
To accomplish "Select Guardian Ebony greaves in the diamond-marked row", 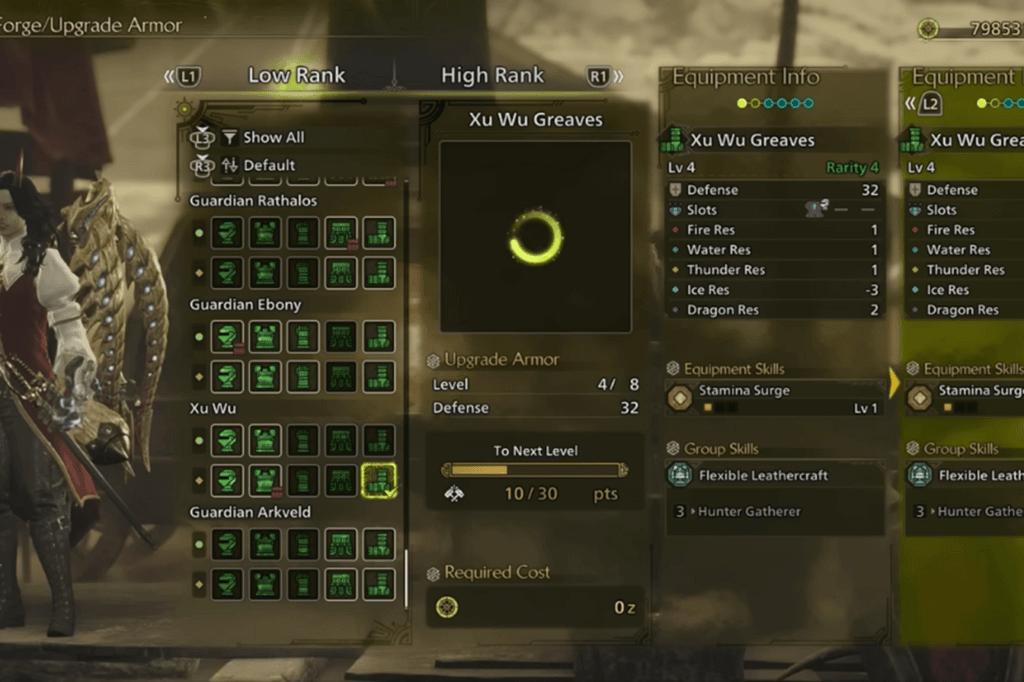I will 379,376.
